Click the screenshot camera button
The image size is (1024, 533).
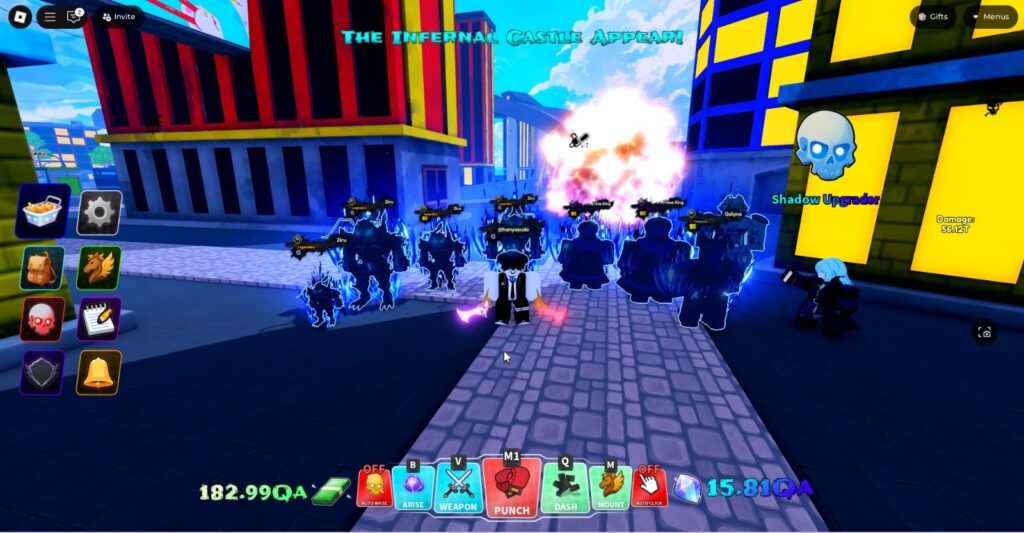(985, 333)
